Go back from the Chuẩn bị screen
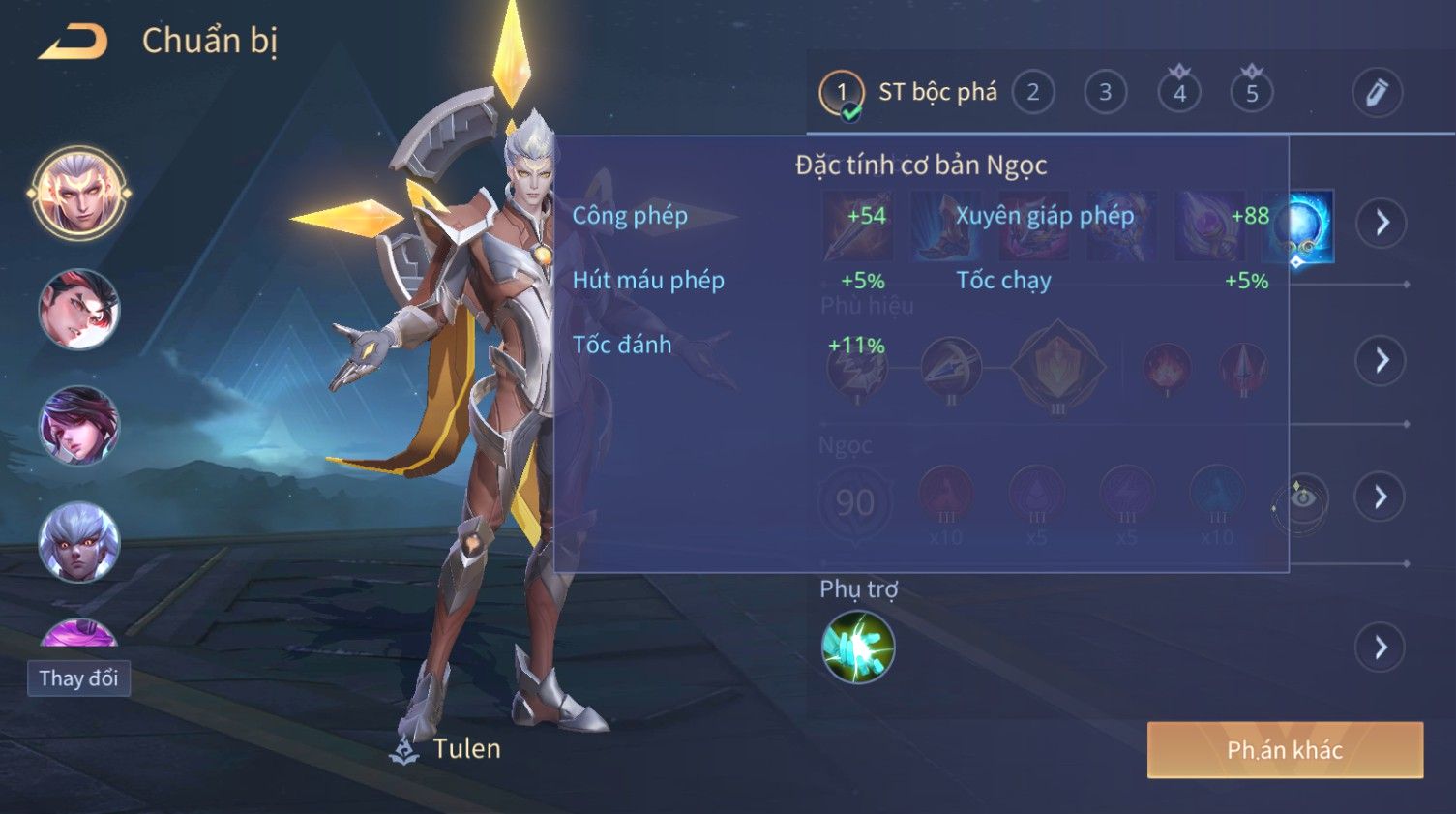 [74, 42]
